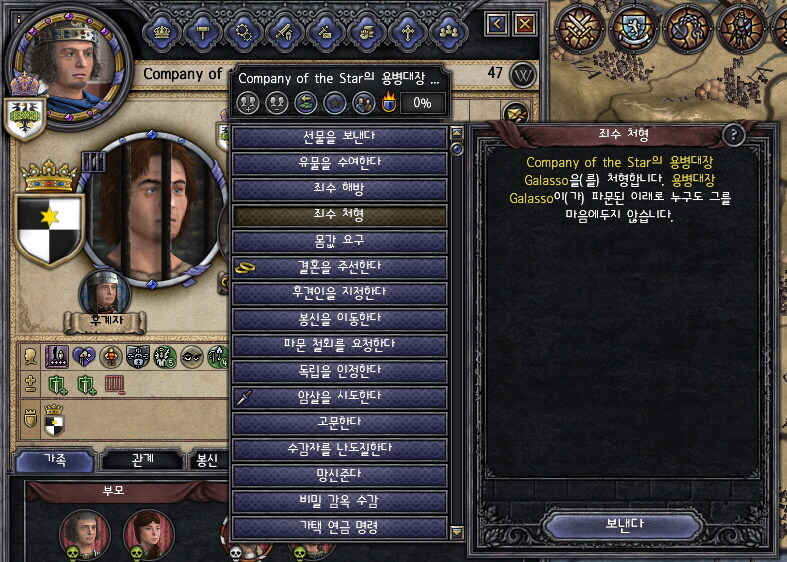Pick the 죄수 해방 action

click(x=339, y=189)
